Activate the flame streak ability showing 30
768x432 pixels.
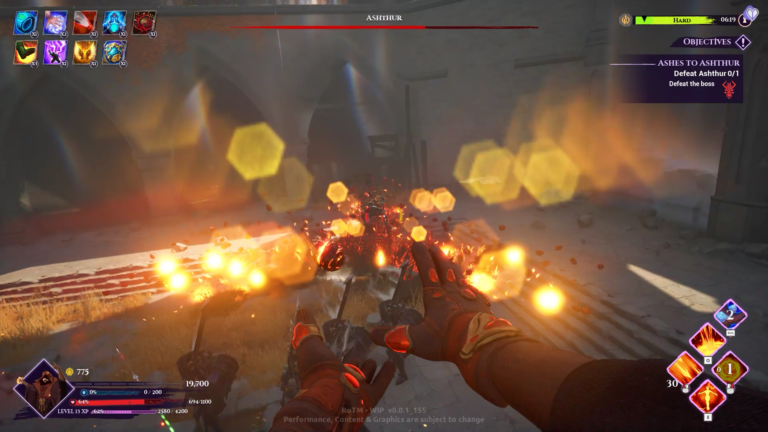[x=685, y=369]
